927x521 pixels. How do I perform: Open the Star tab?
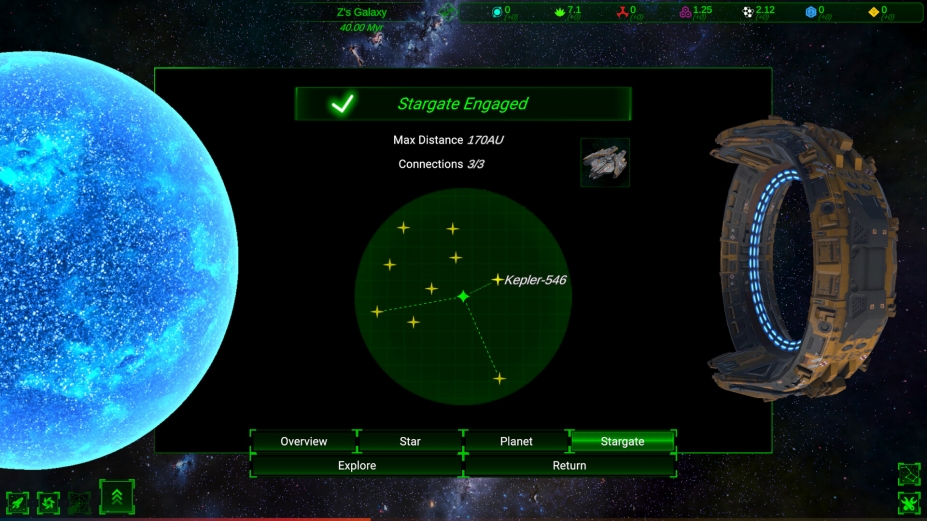point(410,441)
